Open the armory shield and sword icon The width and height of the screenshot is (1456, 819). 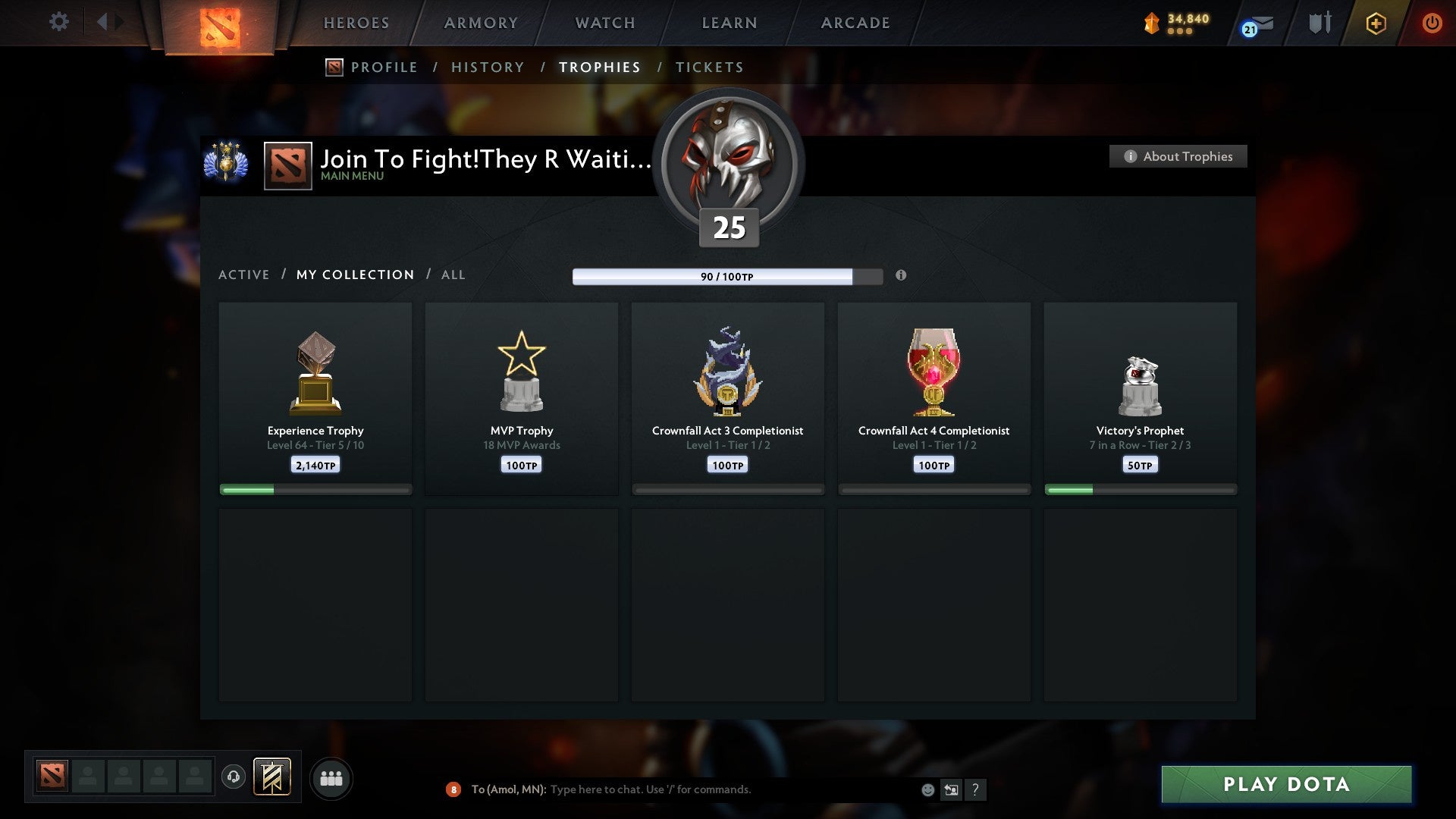pos(1319,23)
